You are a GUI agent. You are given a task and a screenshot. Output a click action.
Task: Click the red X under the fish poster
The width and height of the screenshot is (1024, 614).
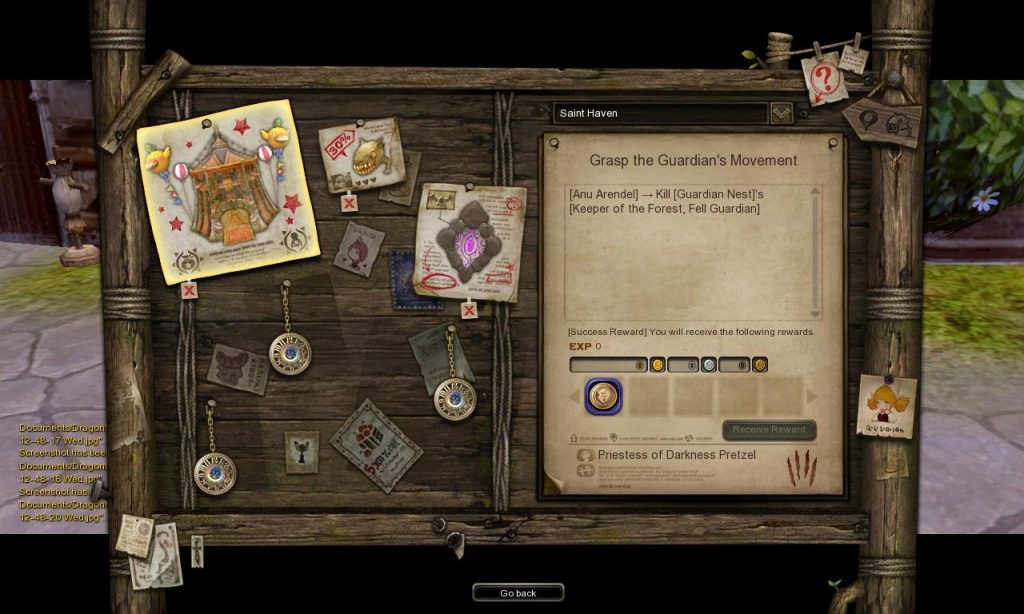point(349,204)
